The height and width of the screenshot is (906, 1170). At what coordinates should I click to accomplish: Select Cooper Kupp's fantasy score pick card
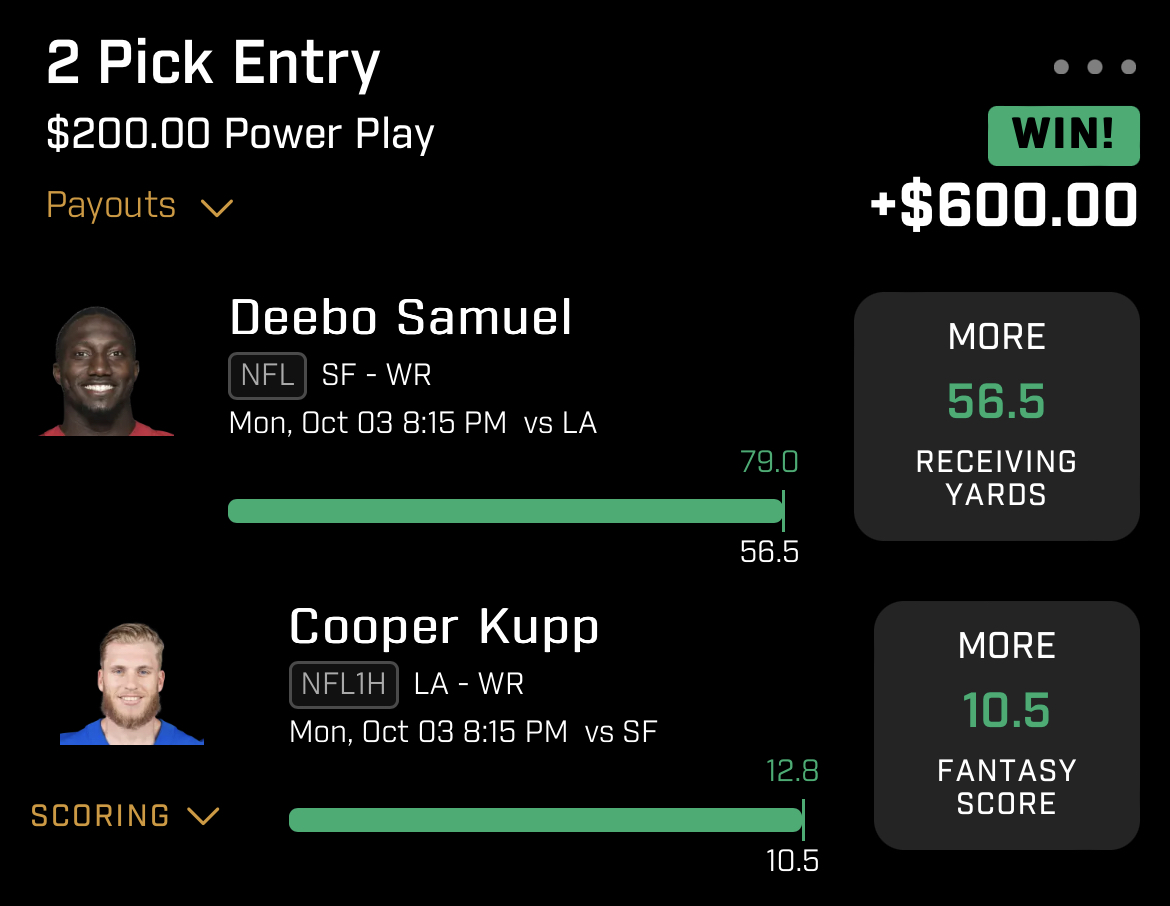tap(1006, 725)
